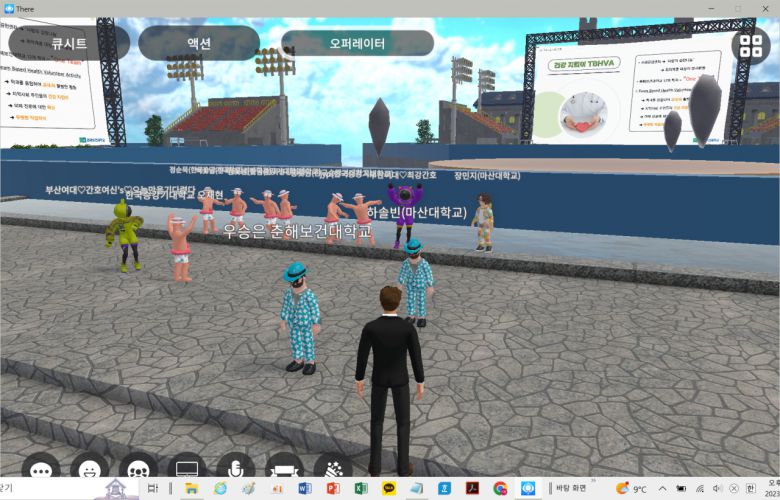Toggle the video camera

(x=284, y=468)
